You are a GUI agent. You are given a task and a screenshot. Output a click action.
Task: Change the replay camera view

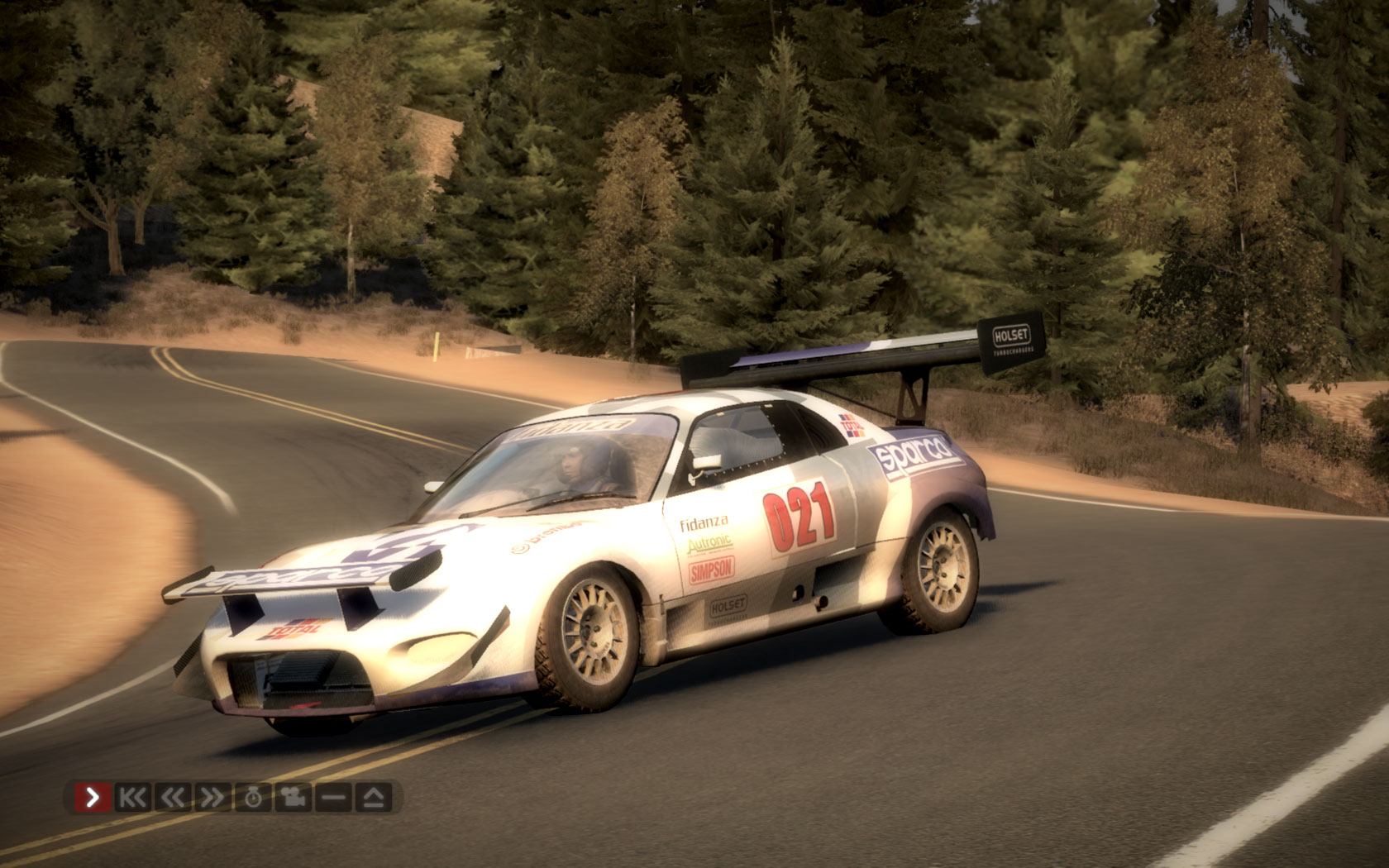tap(294, 798)
